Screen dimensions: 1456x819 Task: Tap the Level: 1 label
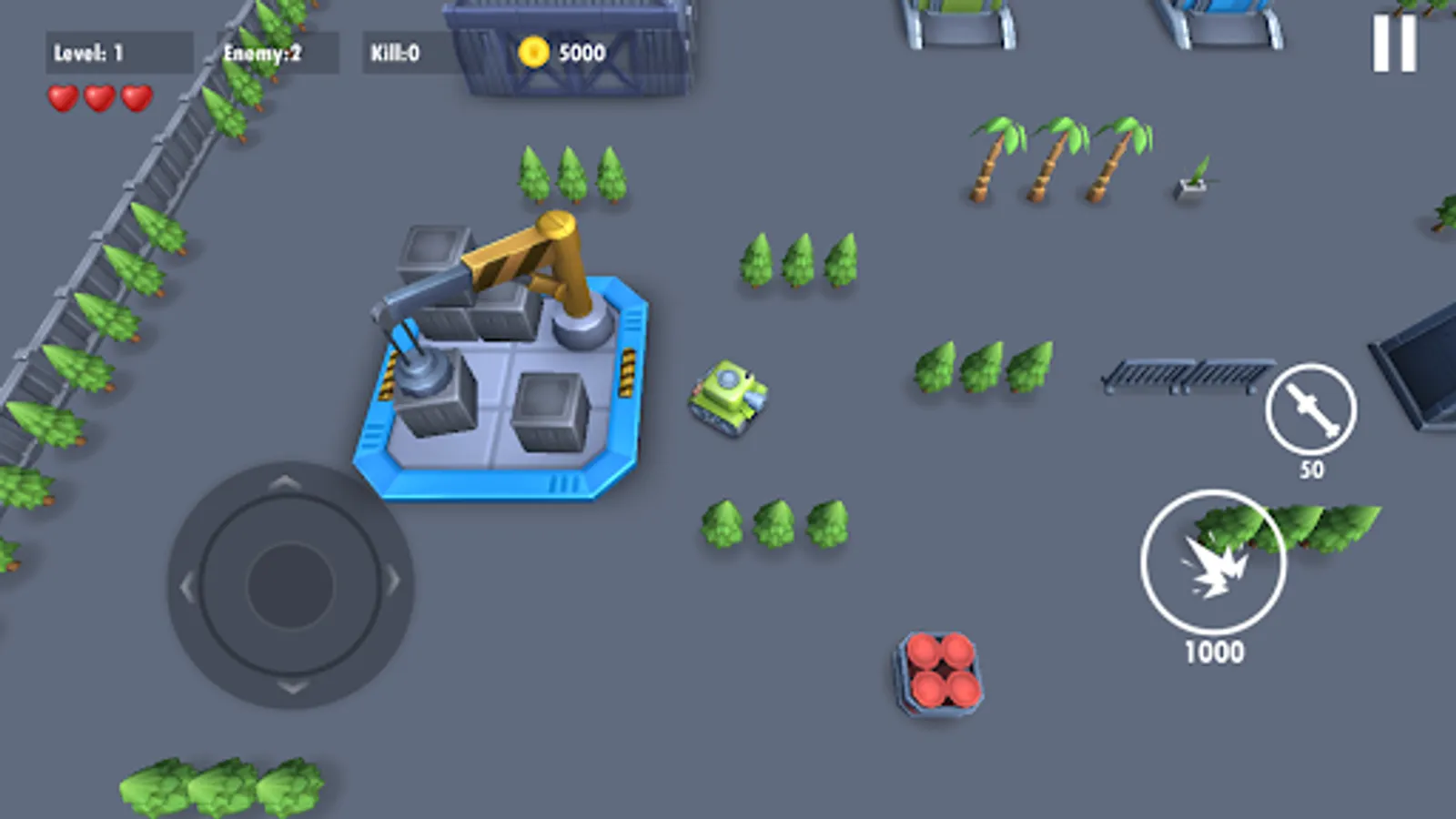click(91, 52)
